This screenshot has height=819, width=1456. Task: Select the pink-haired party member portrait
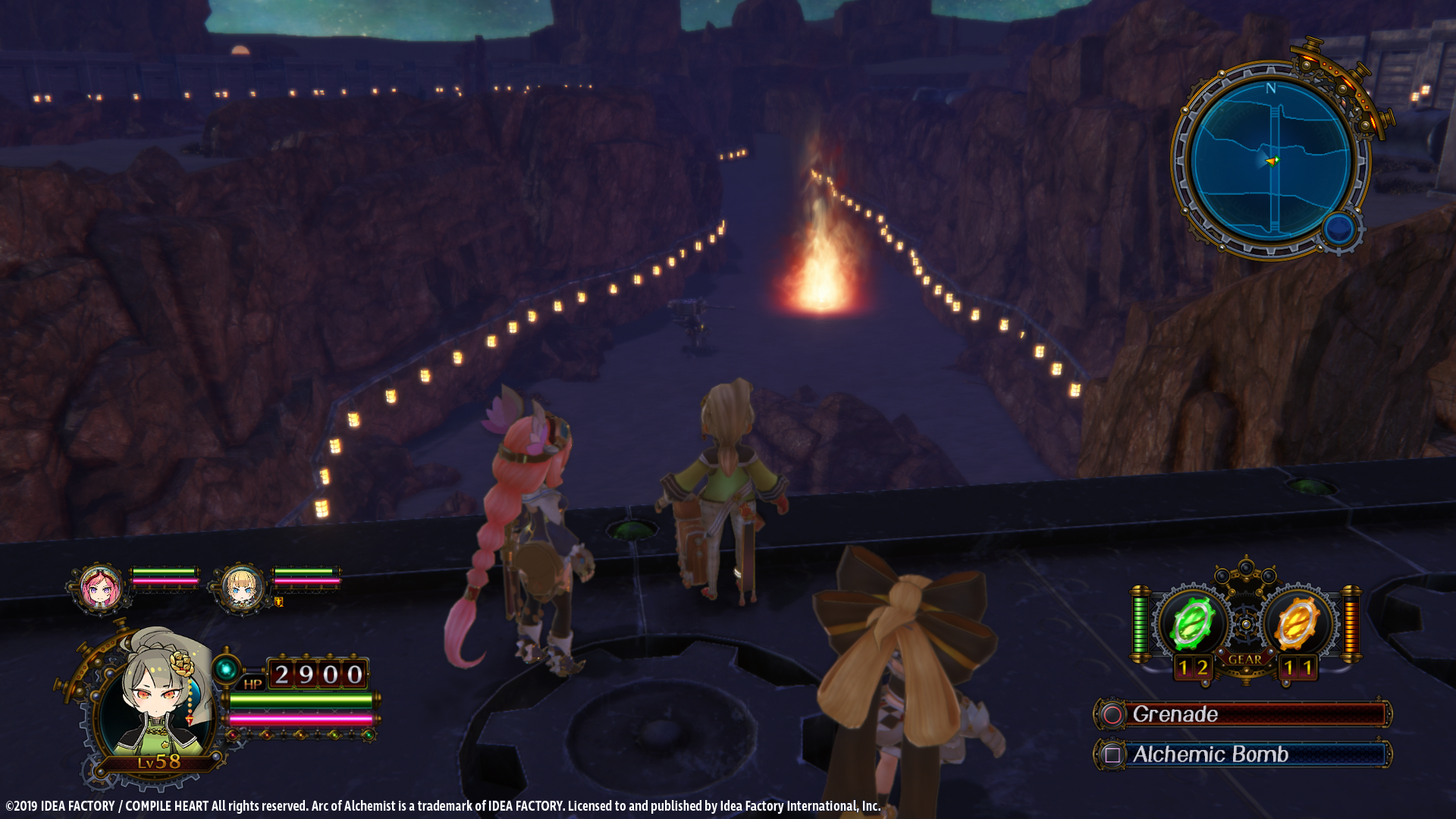pos(99,586)
